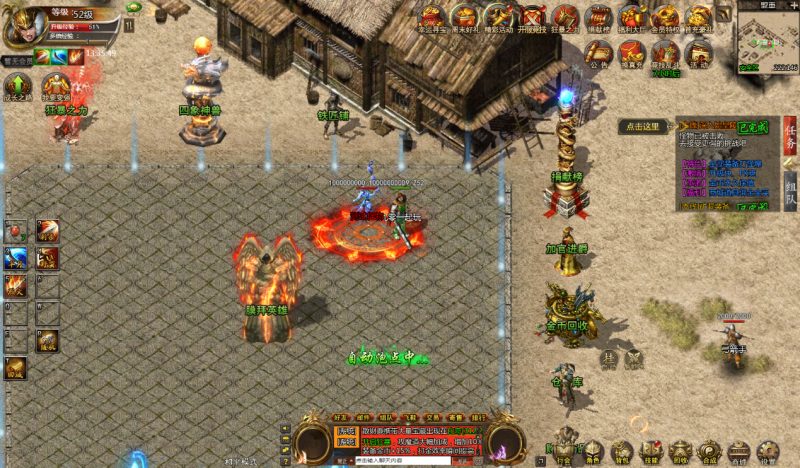Open the 周末好礼 weekend gift icon
The height and width of the screenshot is (468, 800).
point(465,16)
